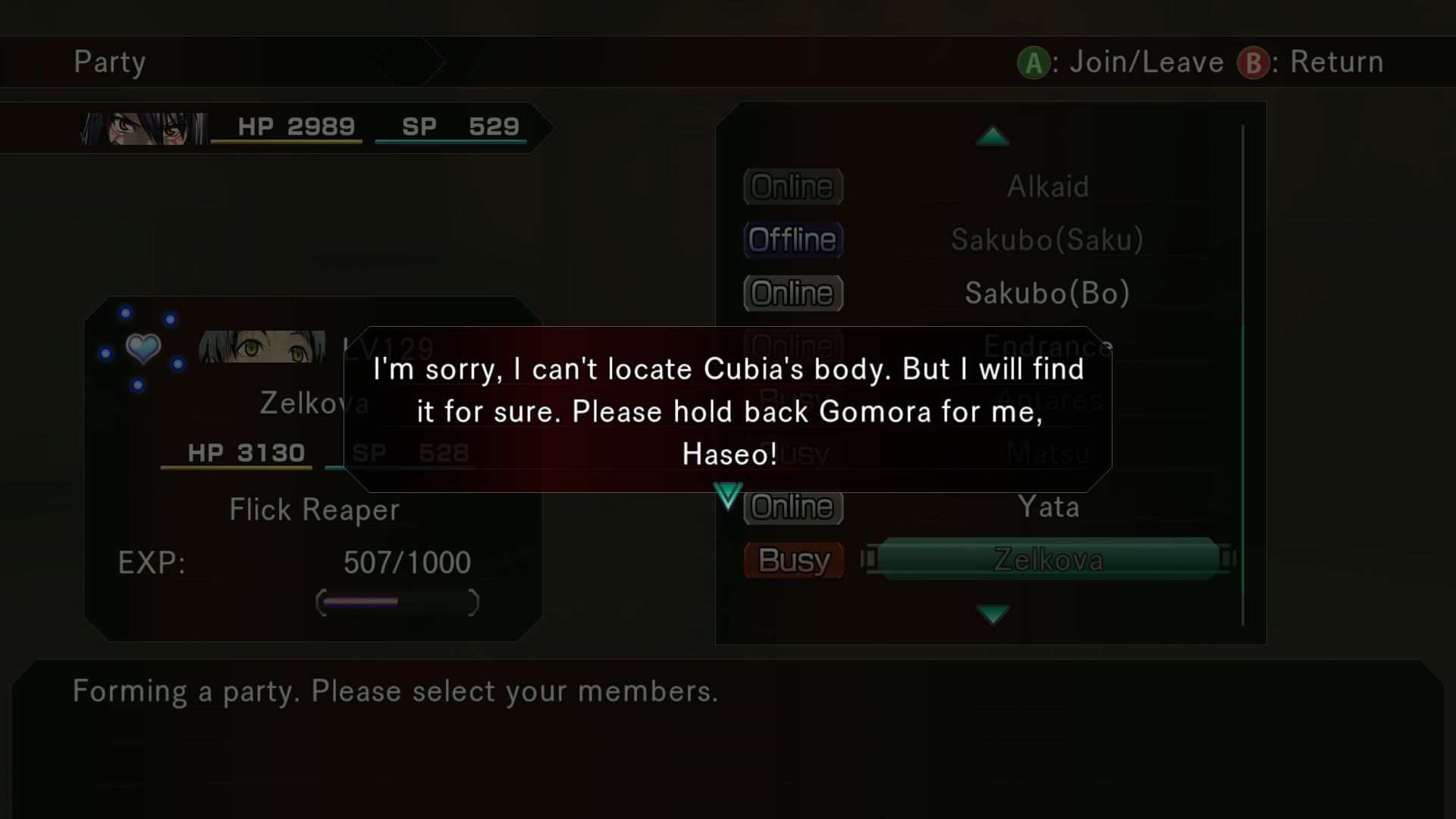
Task: Choose the highlighted Zelkova entry
Action: (x=1048, y=560)
